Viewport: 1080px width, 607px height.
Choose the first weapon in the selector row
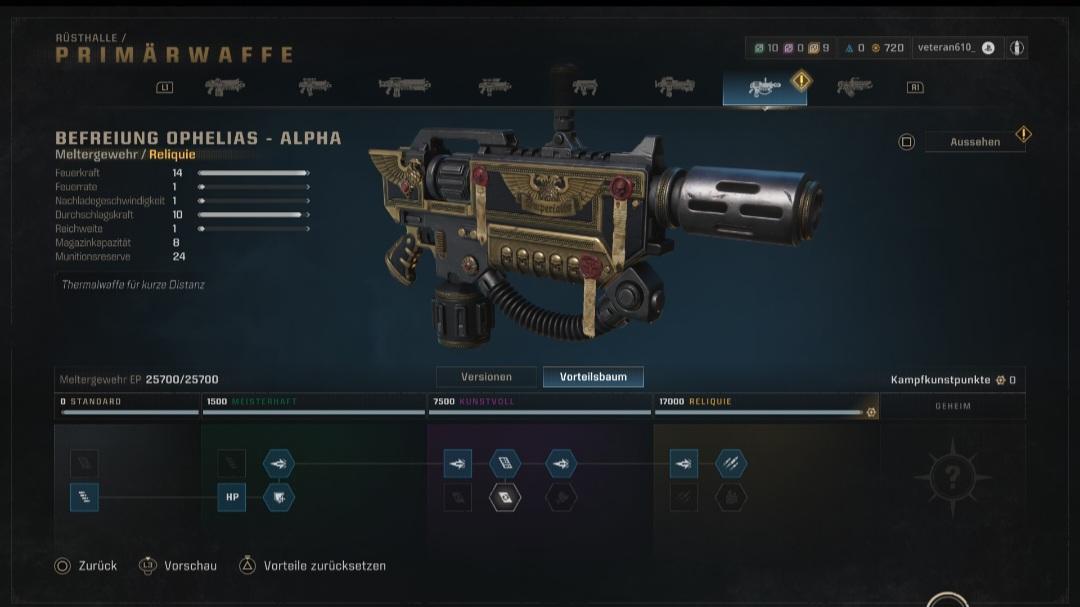(224, 87)
